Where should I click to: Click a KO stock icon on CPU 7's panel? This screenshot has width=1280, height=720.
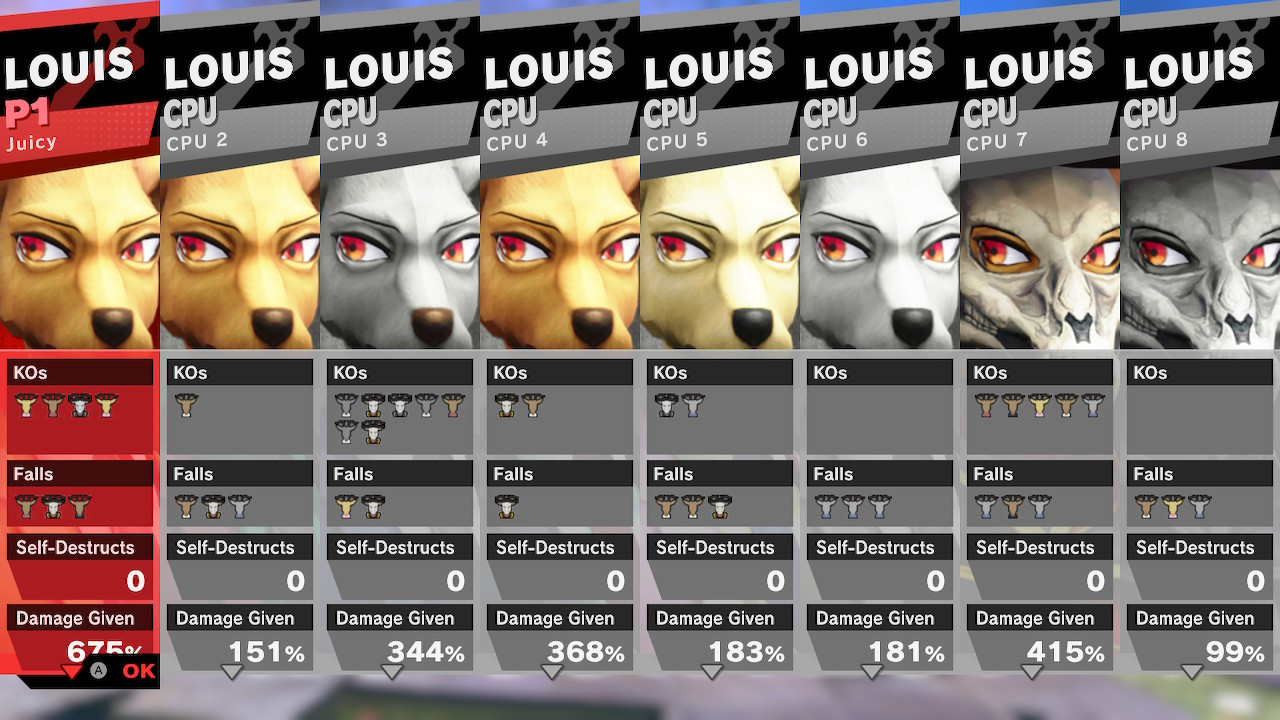point(987,406)
